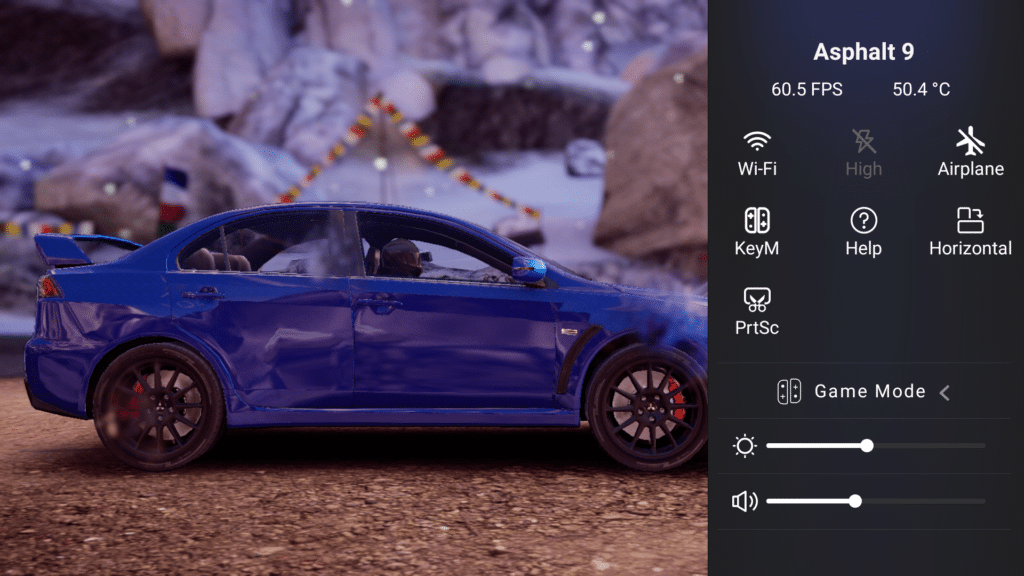Turn on Airplane mode
Viewport: 1024px width, 576px height.
pos(970,152)
